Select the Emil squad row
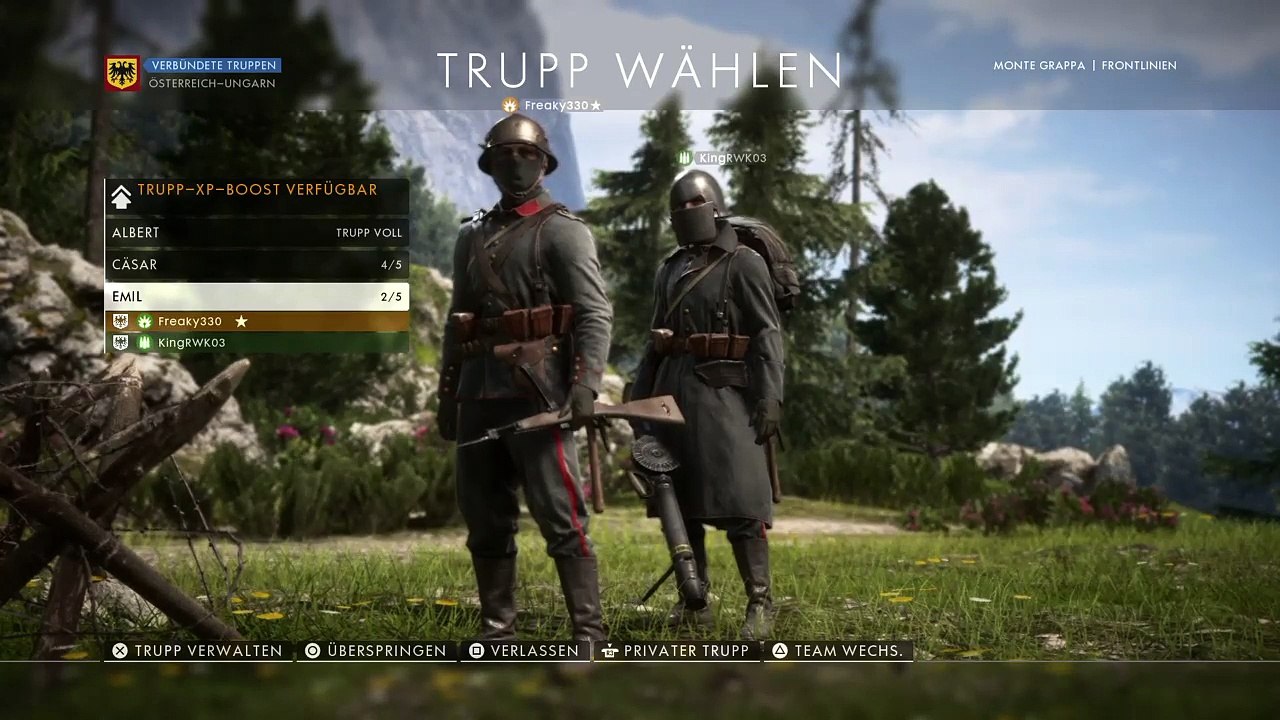 (x=256, y=297)
